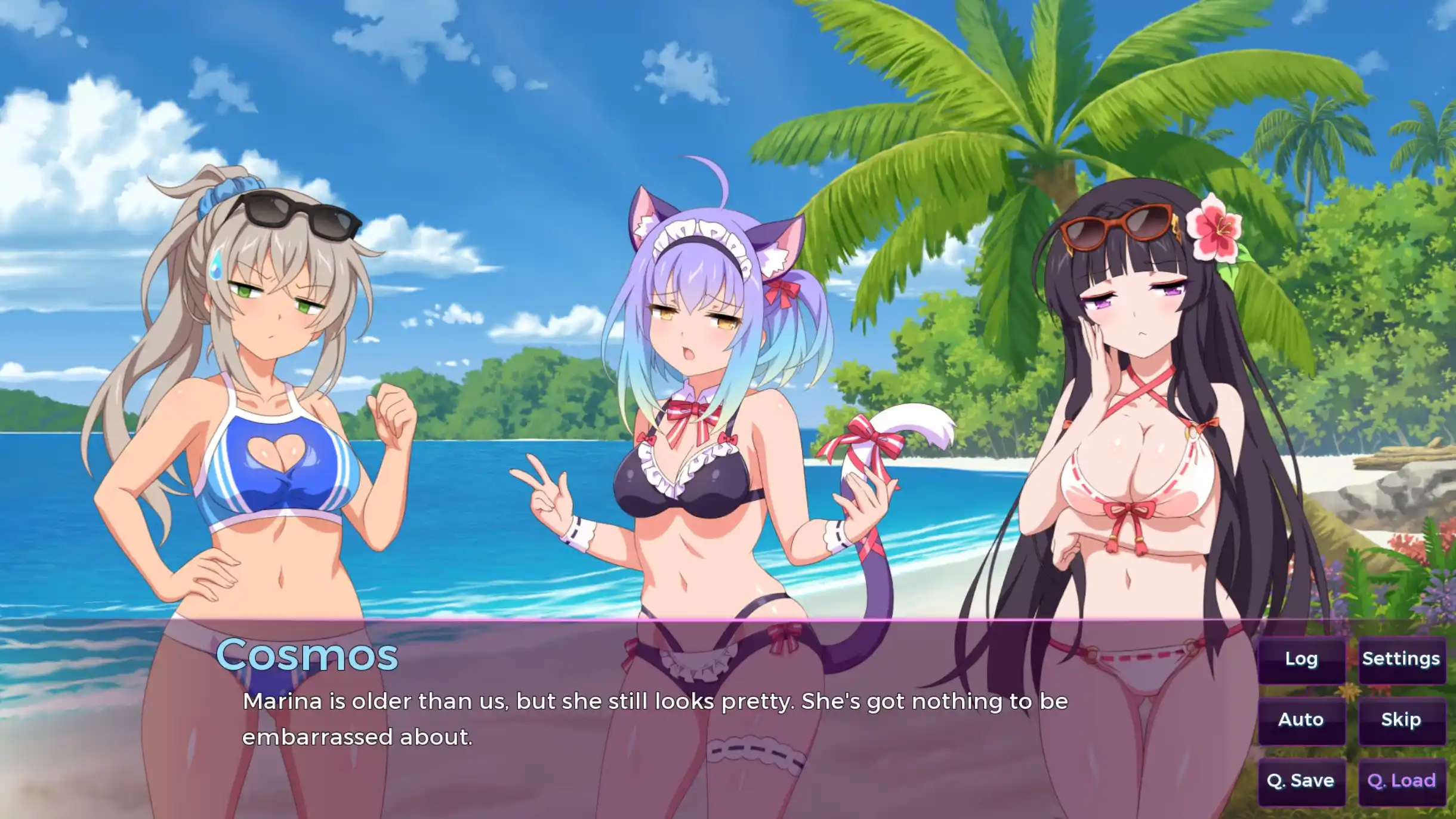
Task: Click the Cosmos name label
Action: click(307, 655)
